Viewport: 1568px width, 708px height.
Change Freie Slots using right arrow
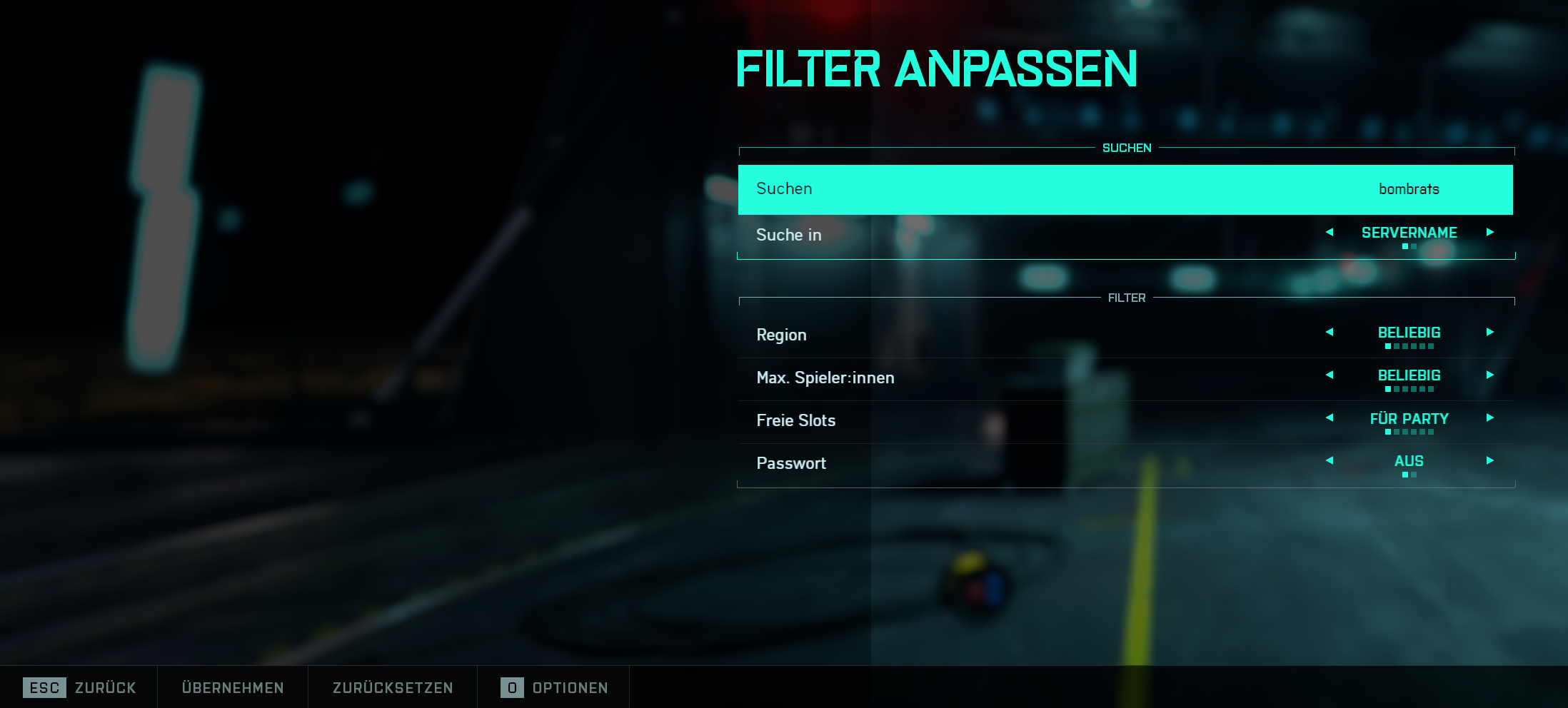(x=1490, y=418)
